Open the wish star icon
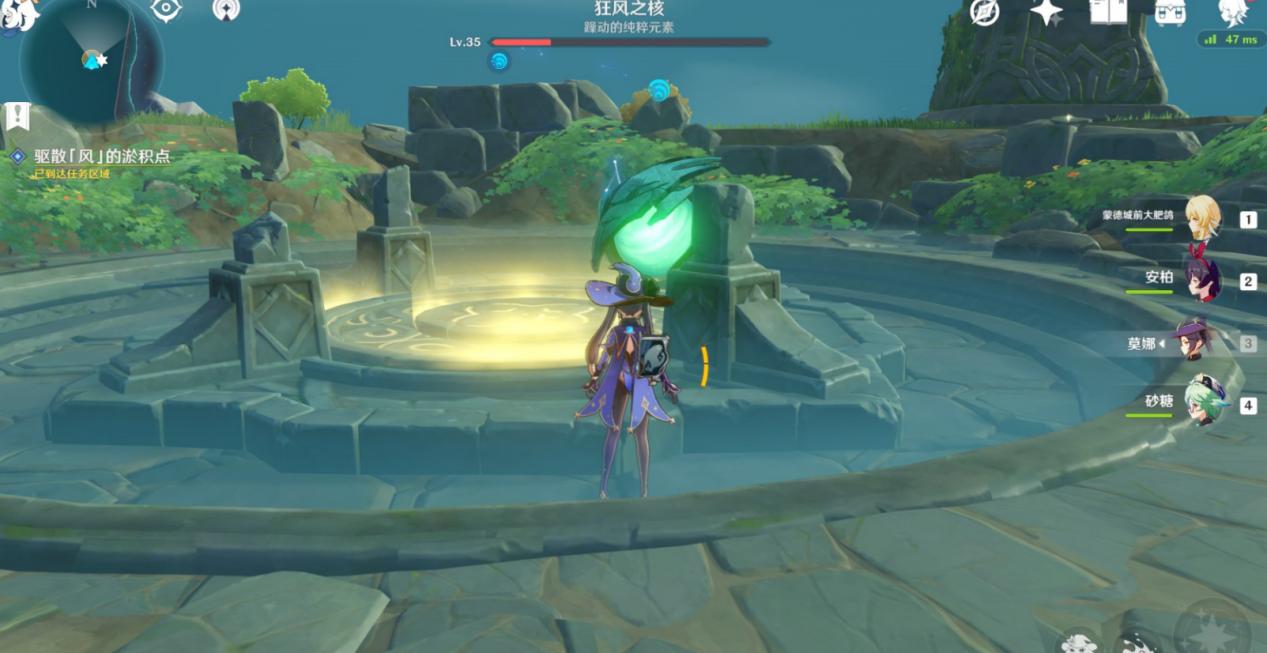 [x=1046, y=12]
